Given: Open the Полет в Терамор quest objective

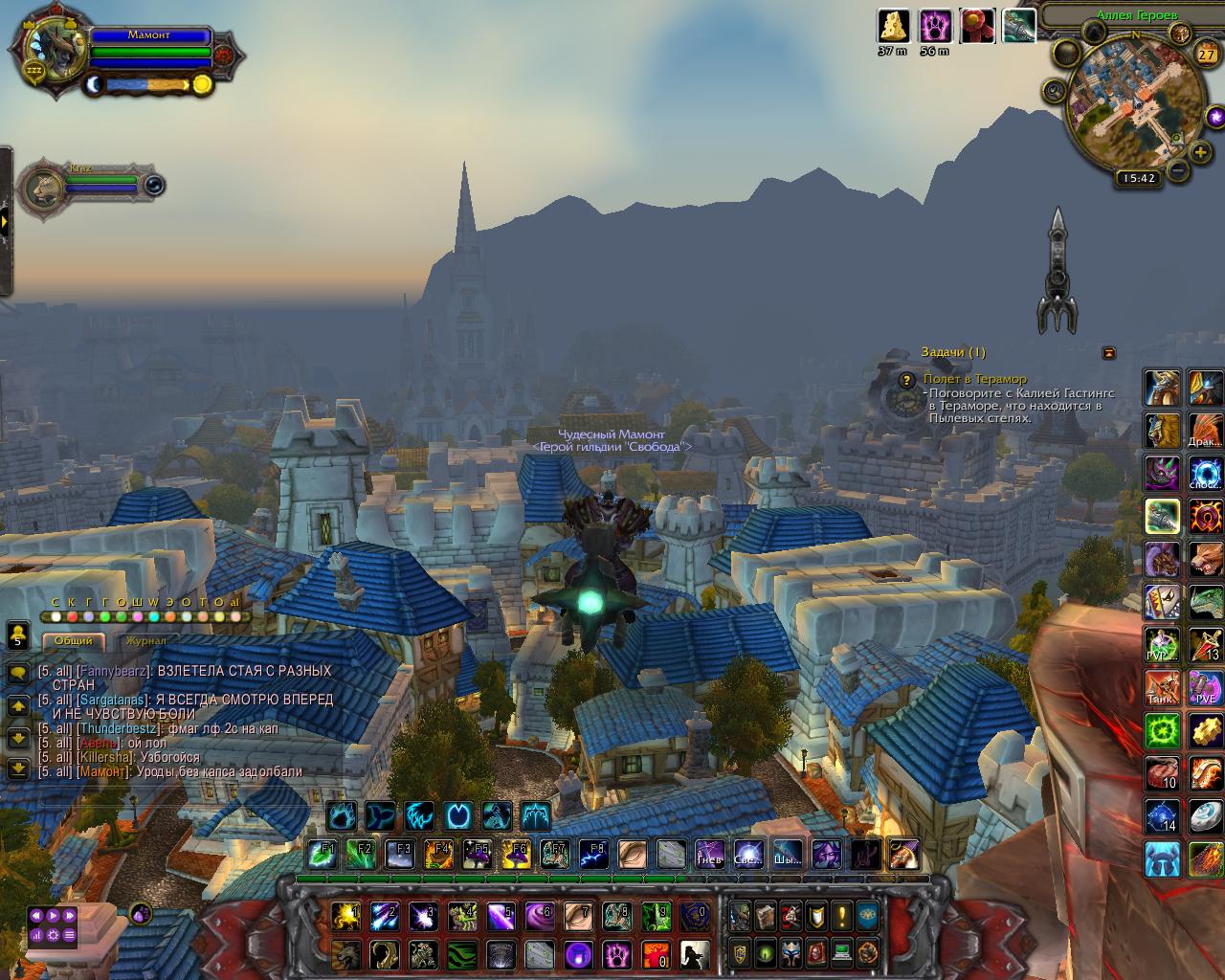Looking at the screenshot, I should click(974, 379).
